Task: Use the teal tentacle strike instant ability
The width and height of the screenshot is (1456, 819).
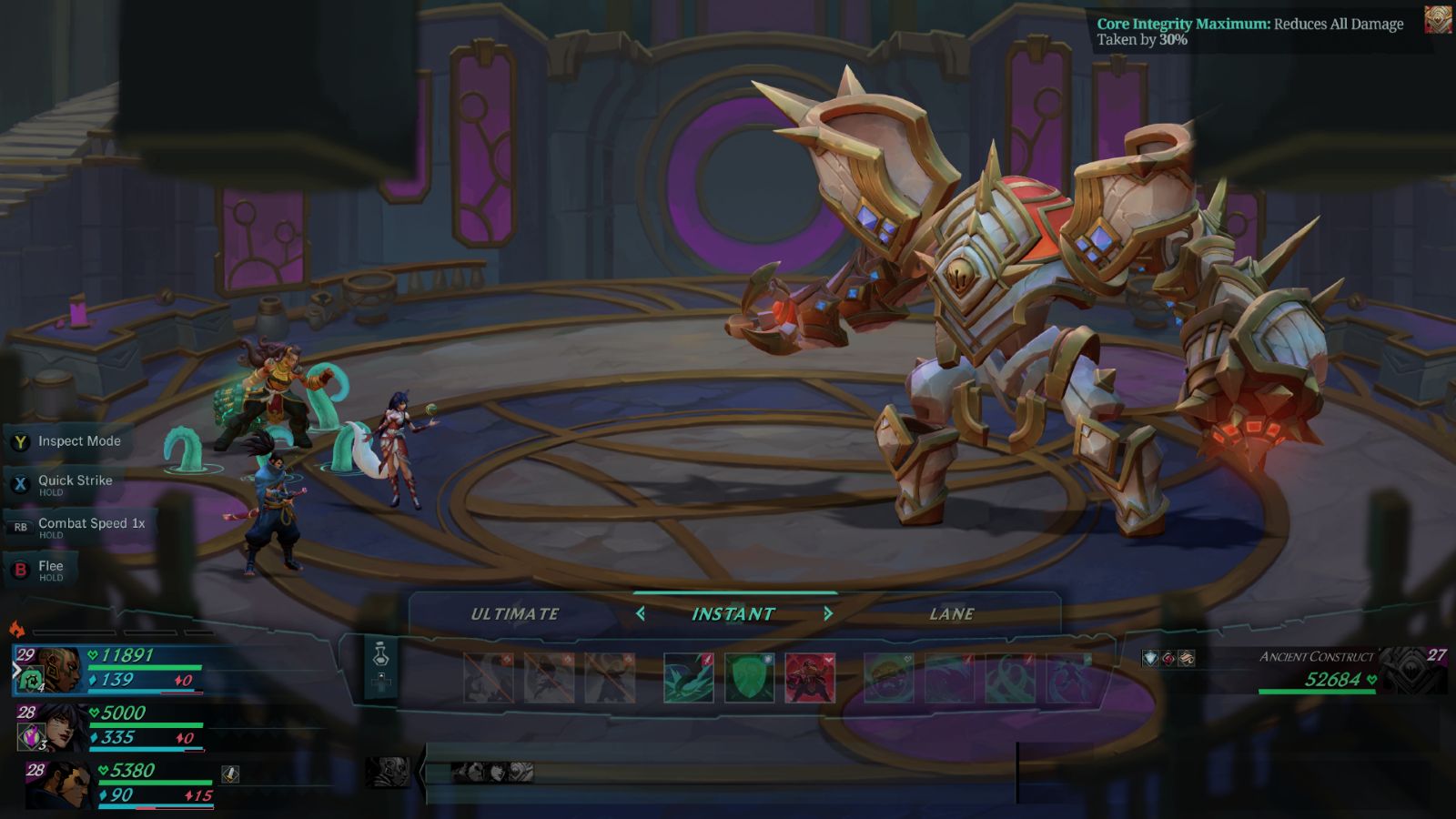Action: point(688,678)
